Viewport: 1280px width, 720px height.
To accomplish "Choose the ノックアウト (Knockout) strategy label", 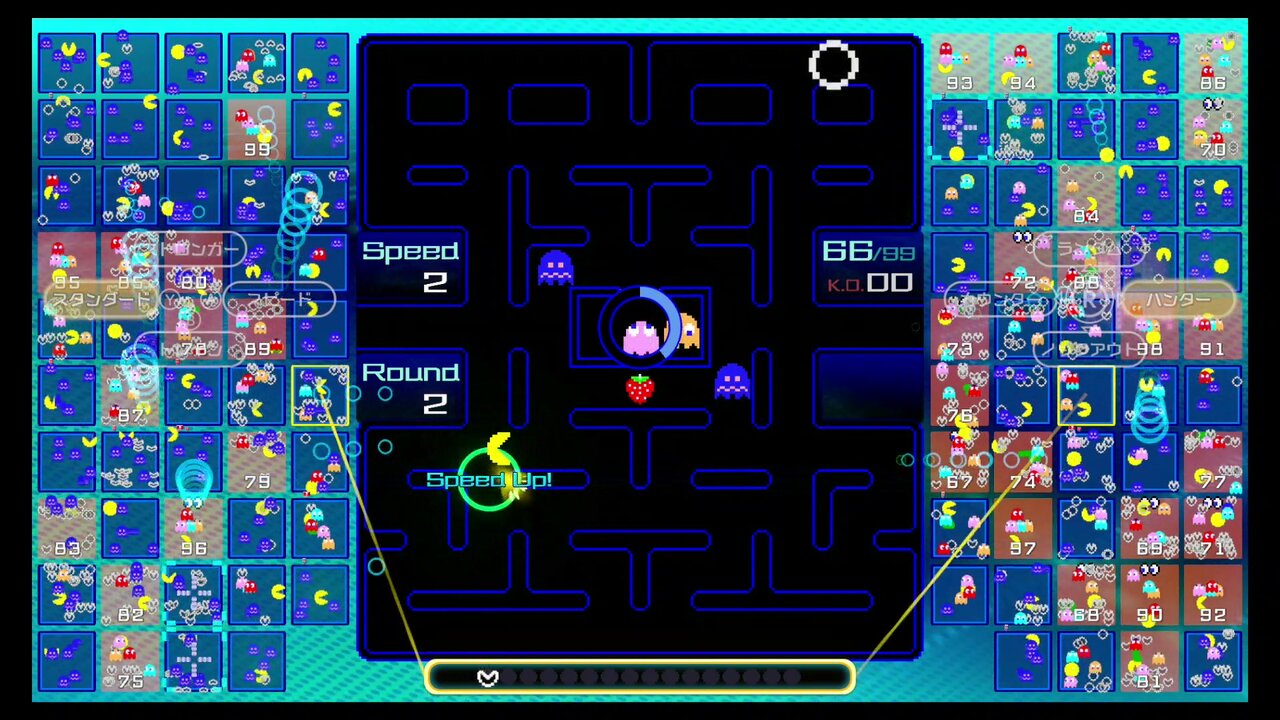I will (1086, 348).
